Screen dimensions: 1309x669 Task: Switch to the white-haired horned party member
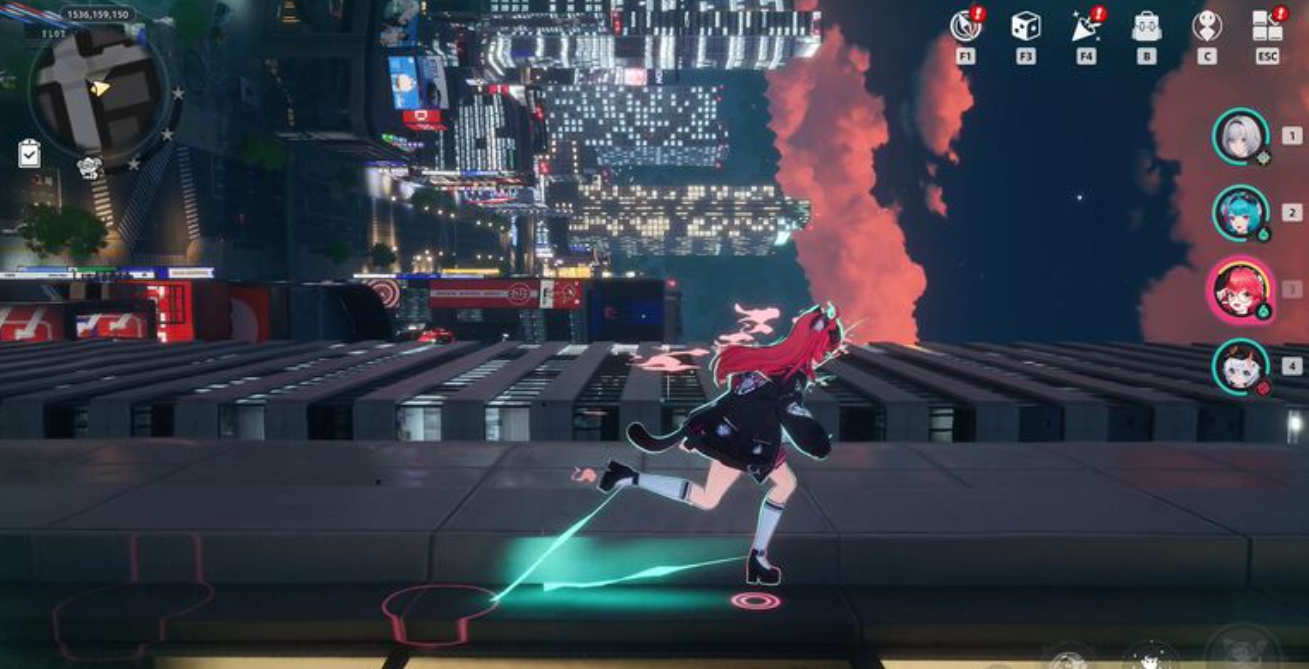click(1241, 366)
